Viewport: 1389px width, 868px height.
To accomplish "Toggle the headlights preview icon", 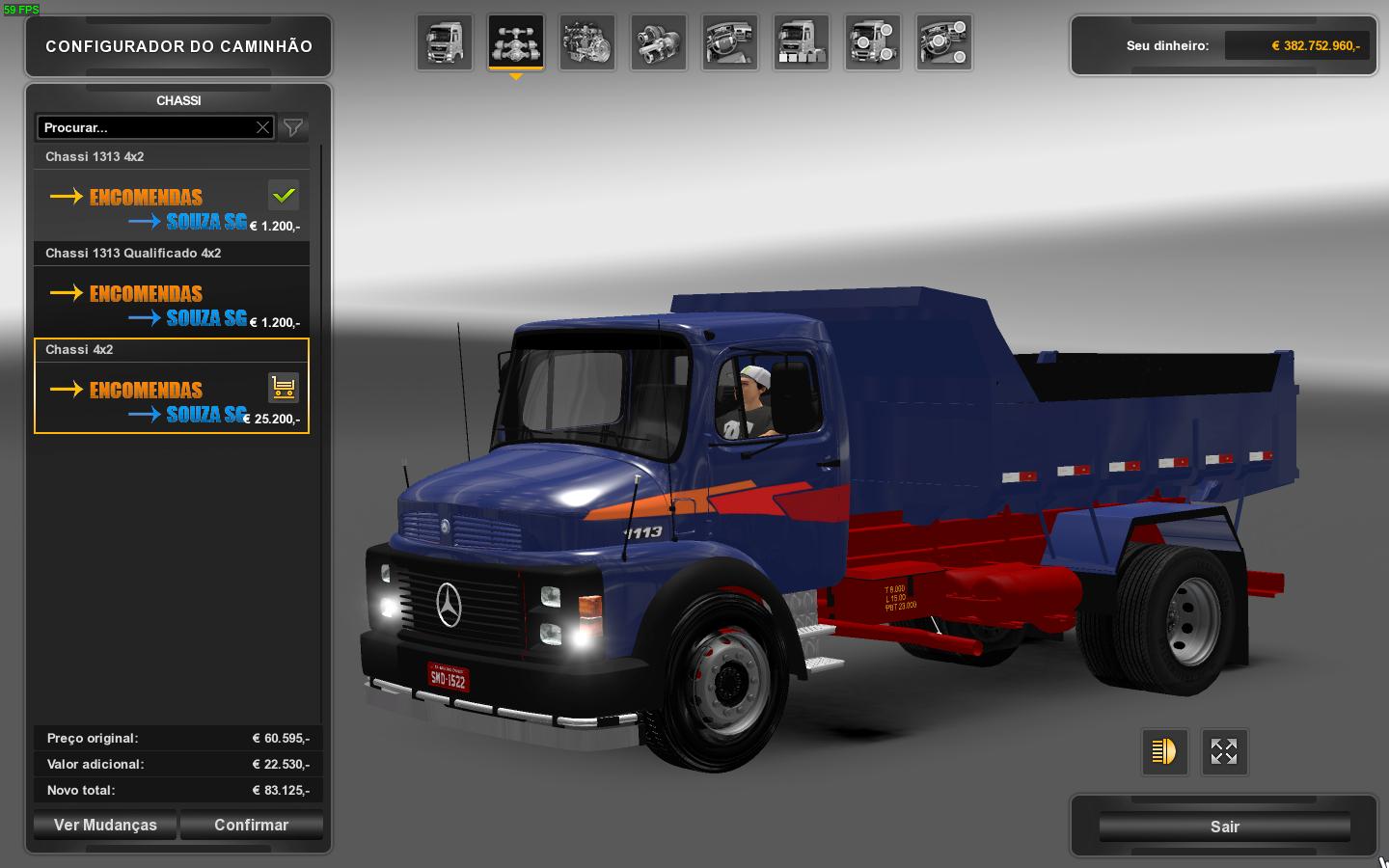I will [1164, 751].
